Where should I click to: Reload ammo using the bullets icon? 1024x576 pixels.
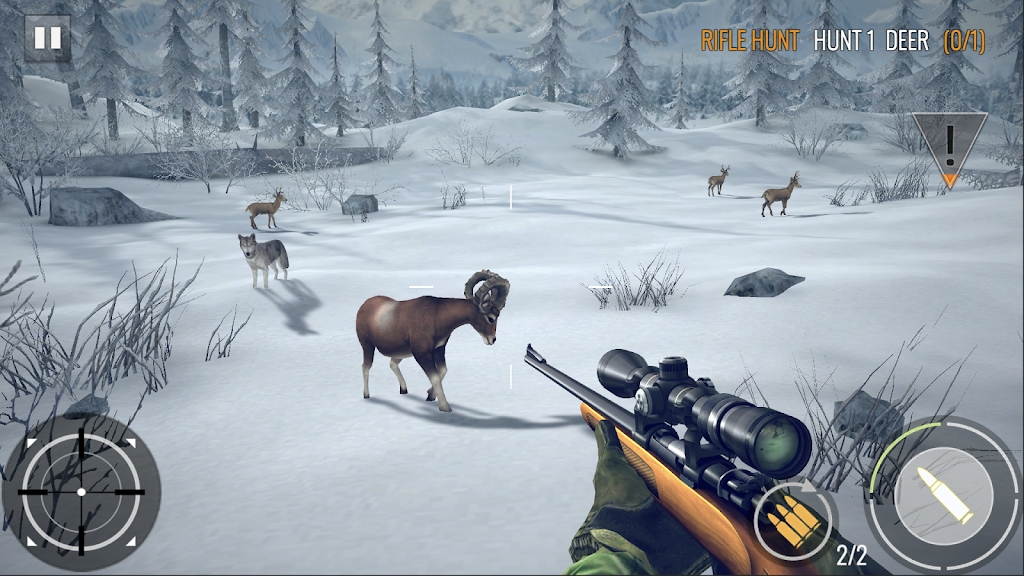pos(792,519)
